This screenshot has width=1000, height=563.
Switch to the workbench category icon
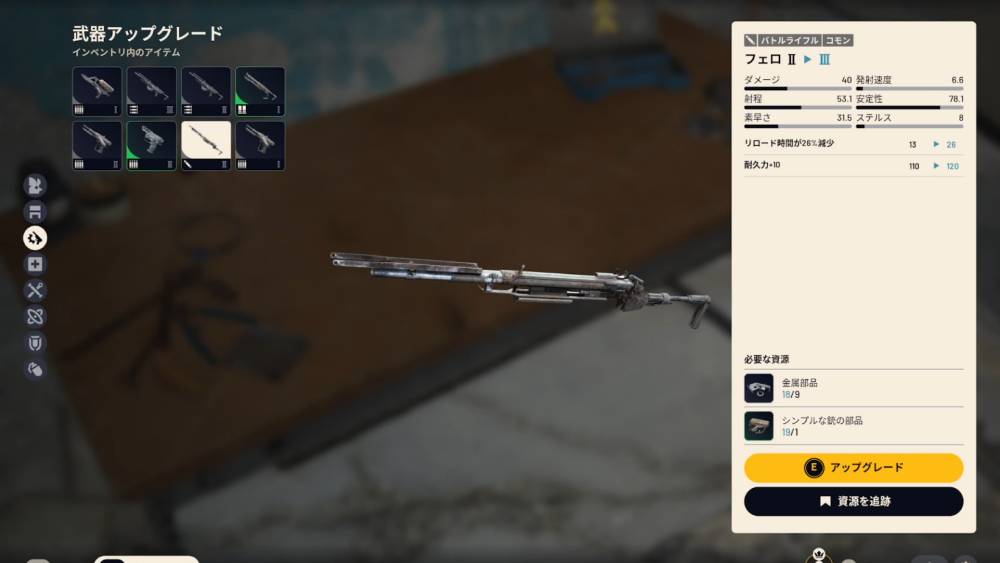[35, 211]
